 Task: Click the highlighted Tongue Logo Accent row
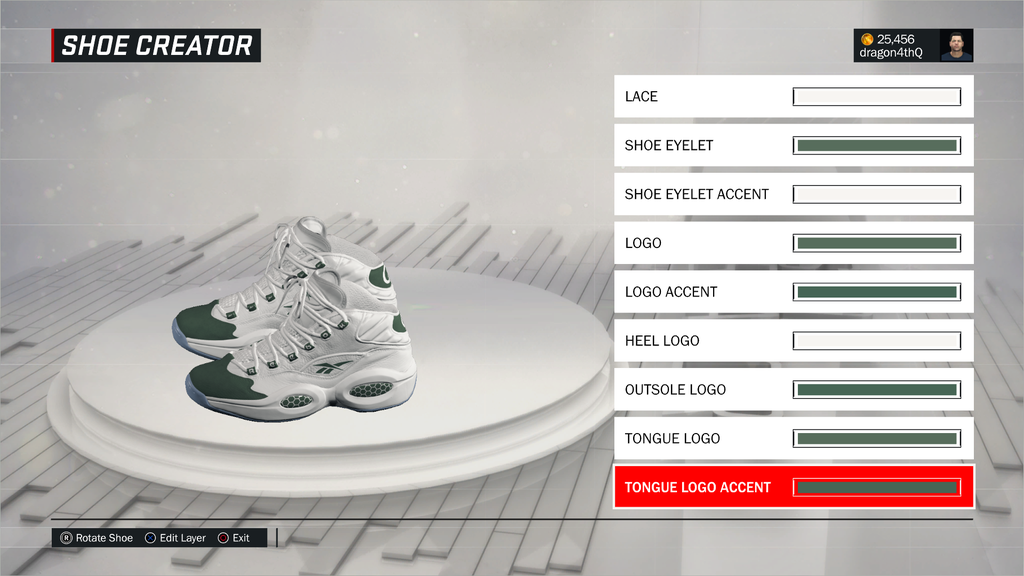[793, 487]
